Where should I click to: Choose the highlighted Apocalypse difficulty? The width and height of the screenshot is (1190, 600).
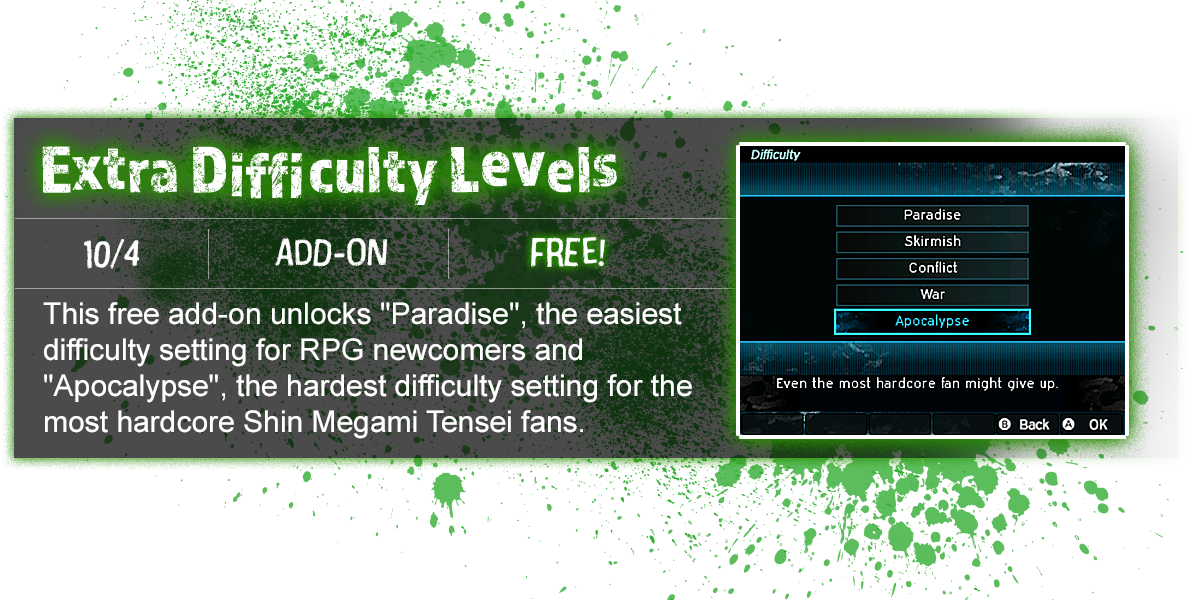point(932,321)
